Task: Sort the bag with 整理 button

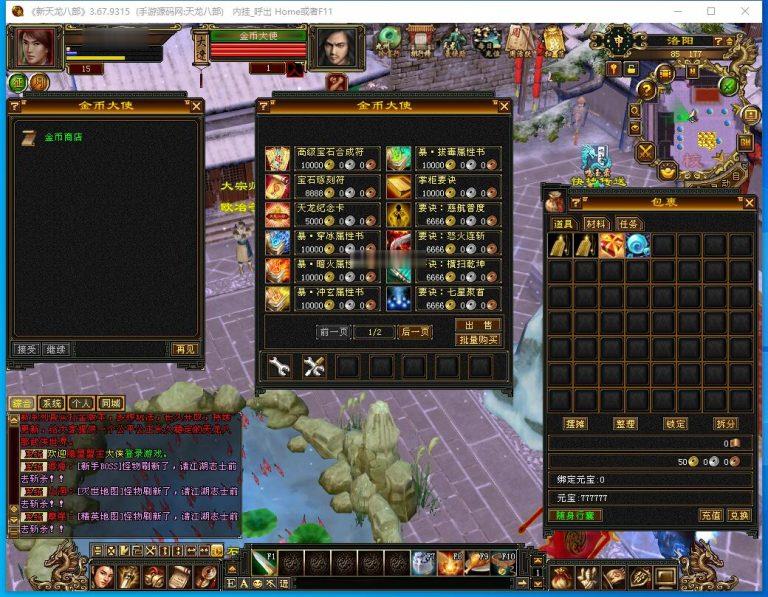Action: [625, 424]
